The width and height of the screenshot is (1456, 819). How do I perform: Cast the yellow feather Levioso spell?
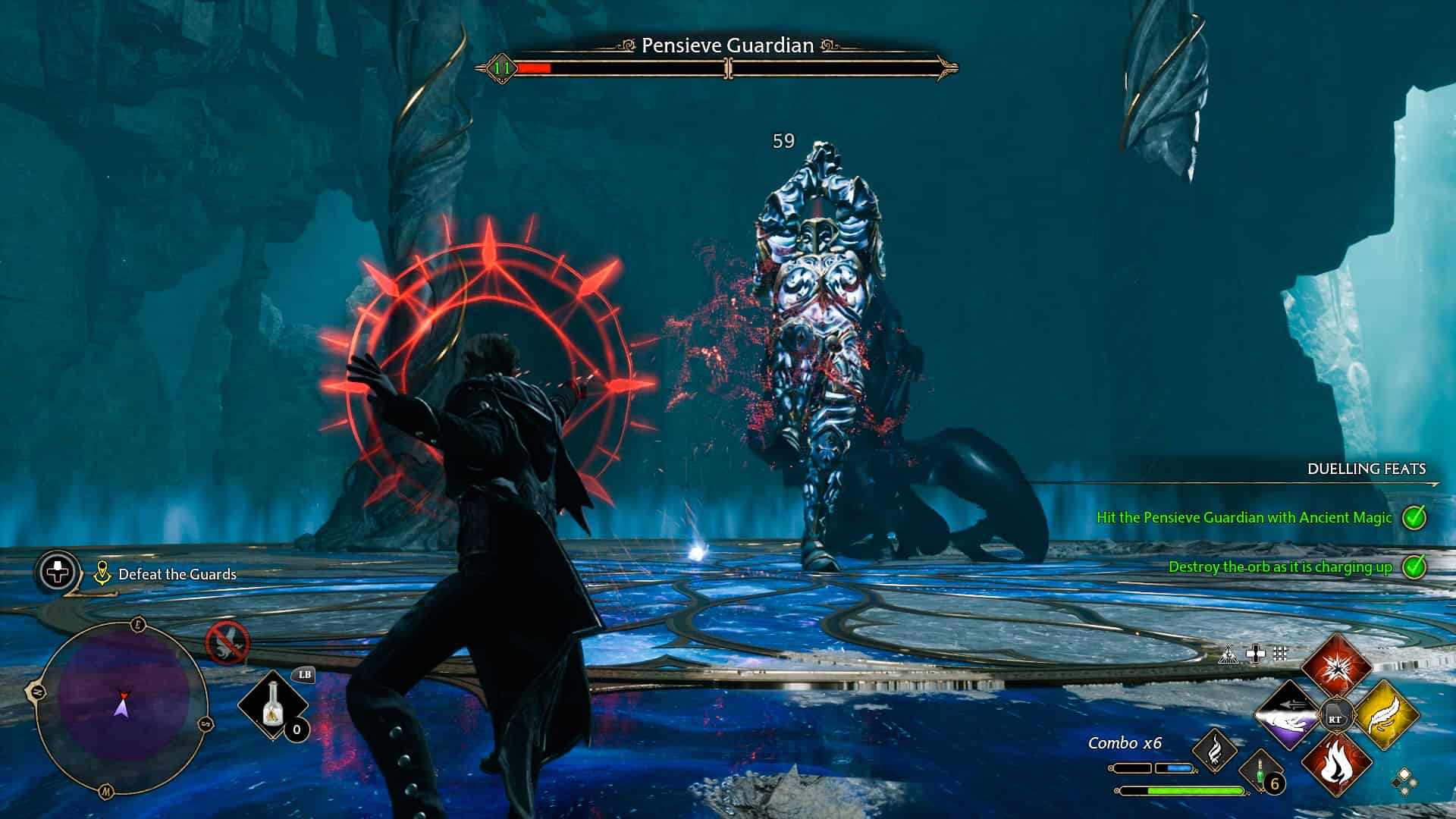coord(1385,715)
